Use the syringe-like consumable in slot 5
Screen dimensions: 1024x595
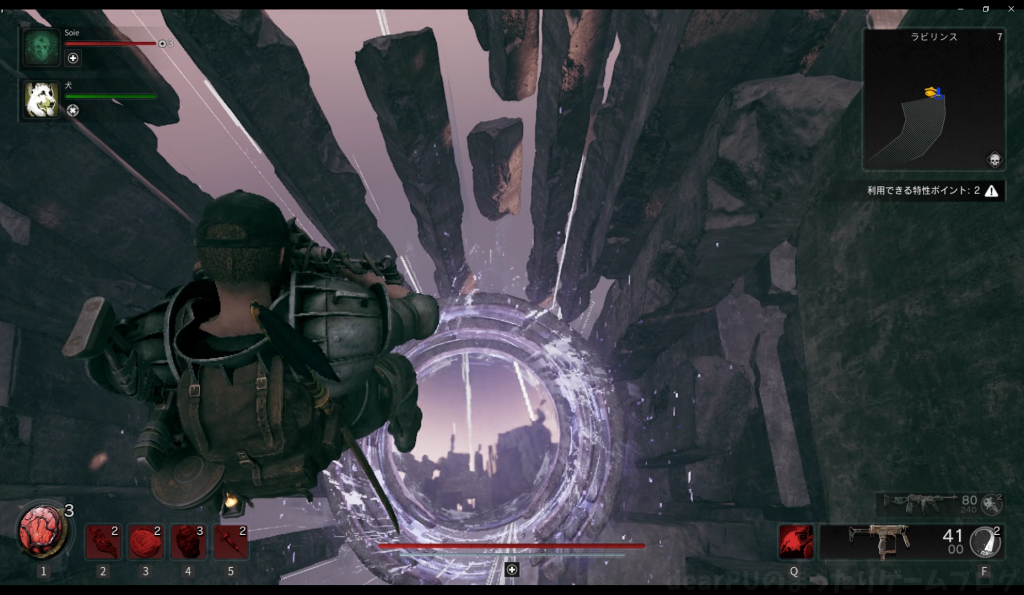click(231, 542)
